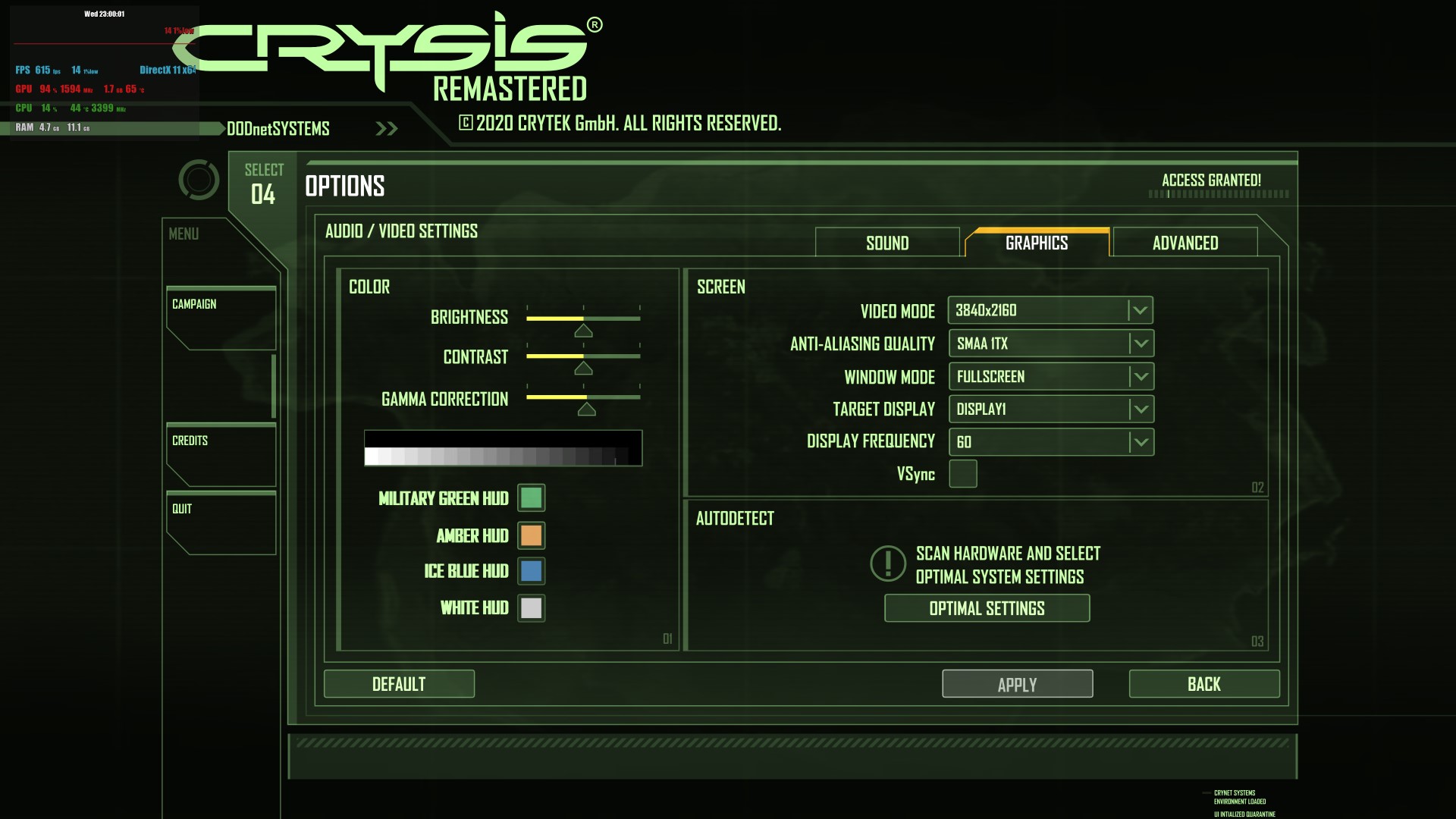
Task: Apply the graphics changes
Action: point(1017,684)
